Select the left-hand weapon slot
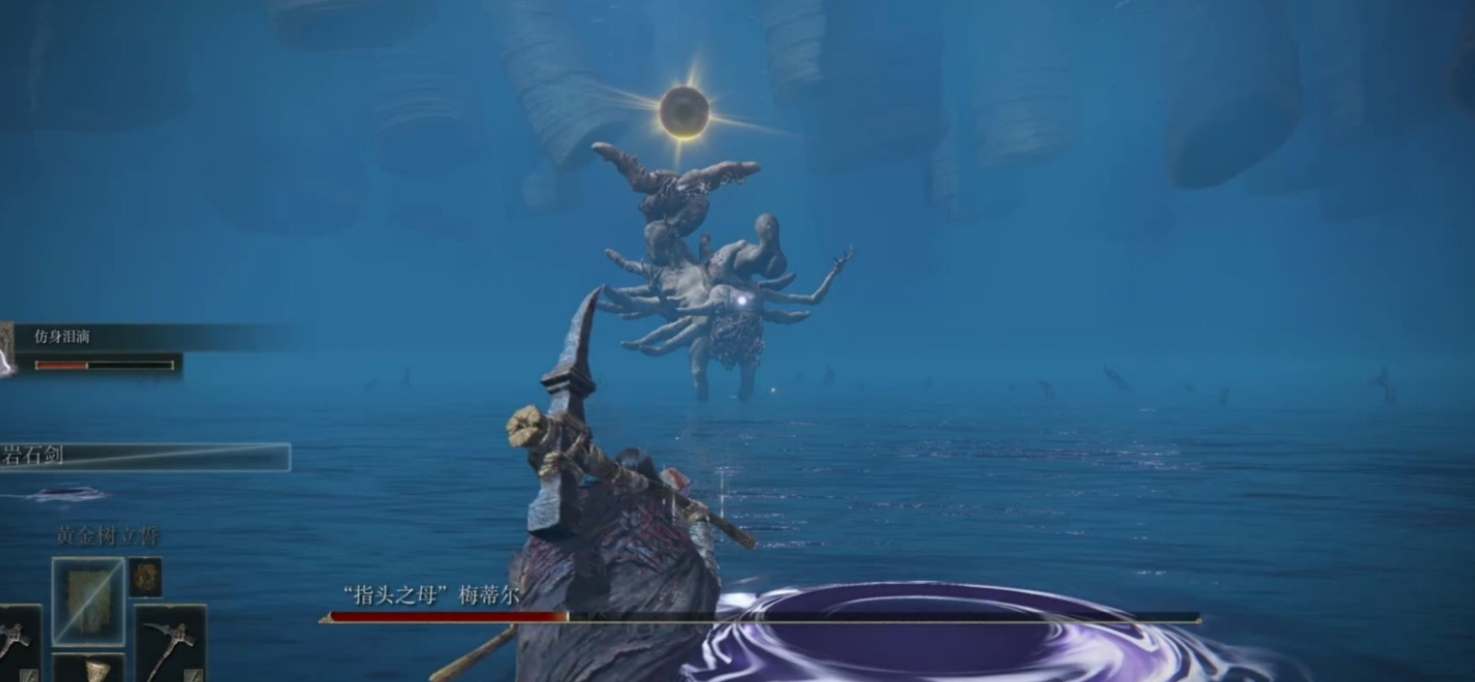This screenshot has height=682, width=1475. pos(18,642)
